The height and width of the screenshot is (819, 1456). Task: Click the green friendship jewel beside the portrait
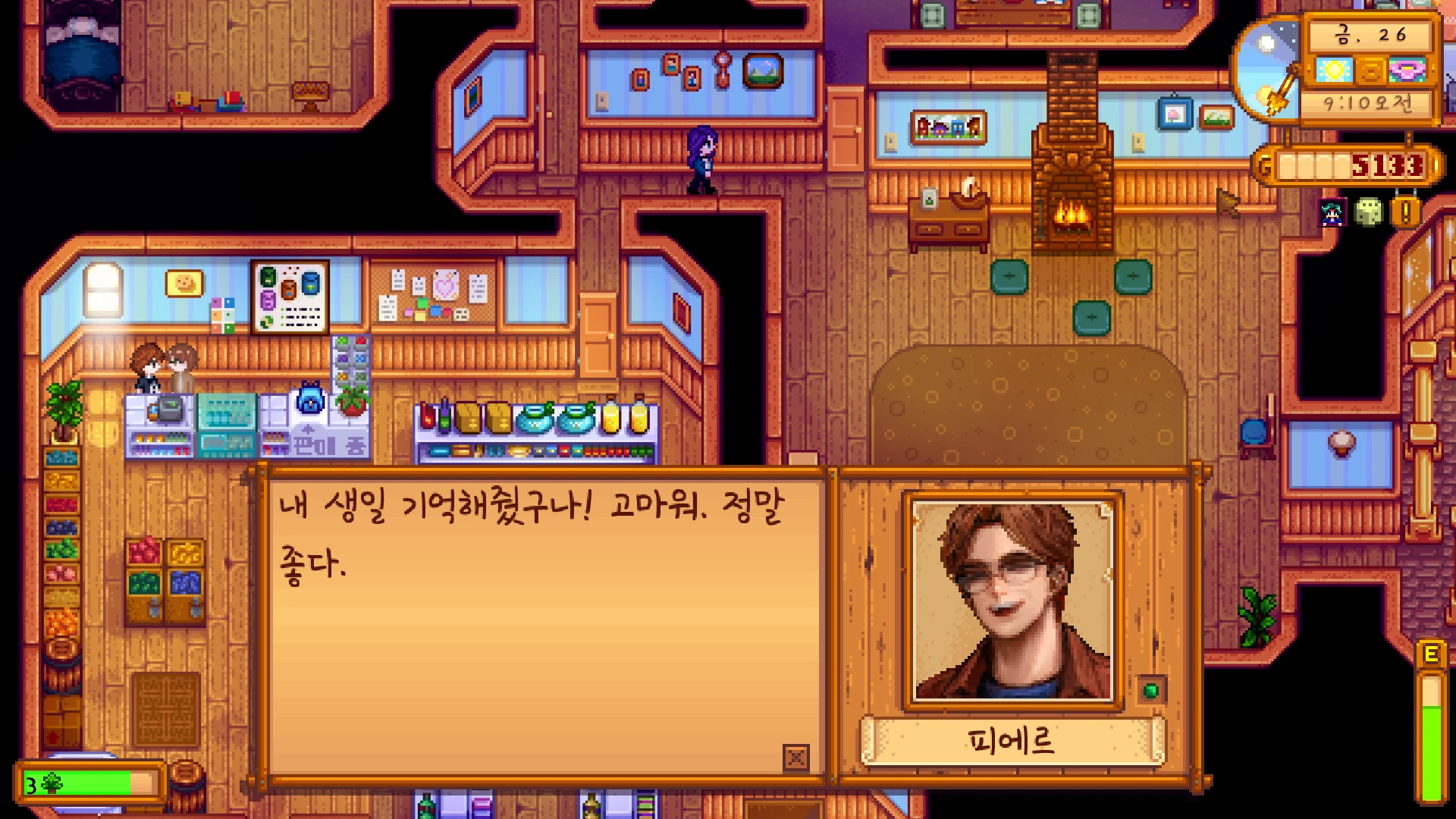coord(1151,690)
